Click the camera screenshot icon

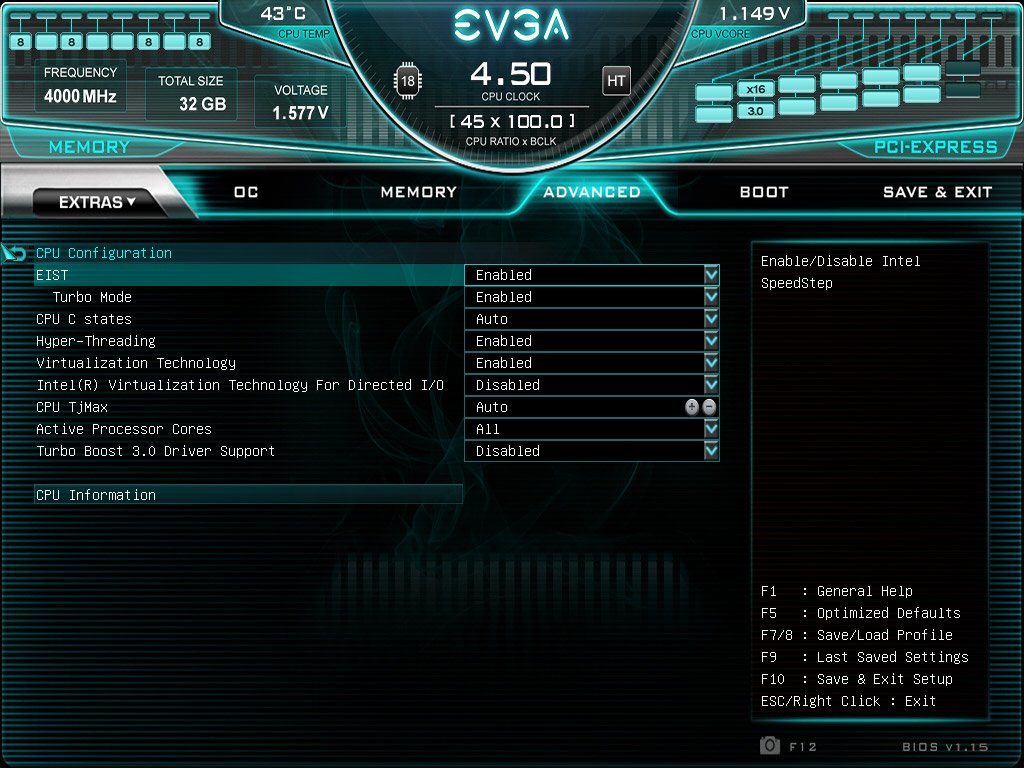[770, 746]
